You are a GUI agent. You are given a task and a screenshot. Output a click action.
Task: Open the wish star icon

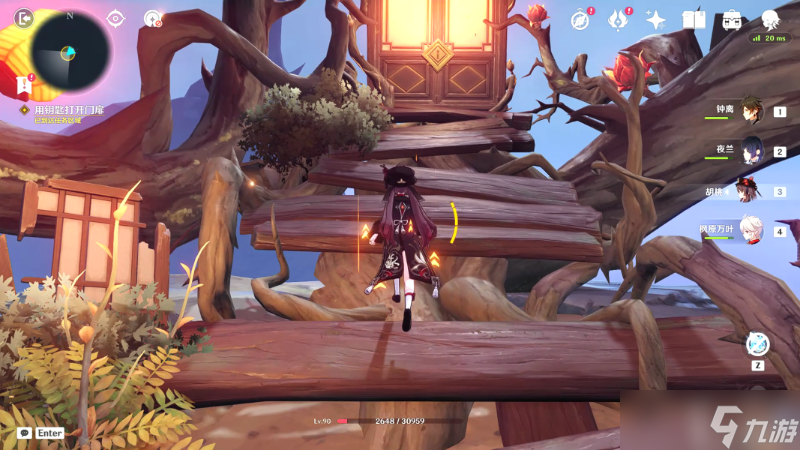coord(656,19)
